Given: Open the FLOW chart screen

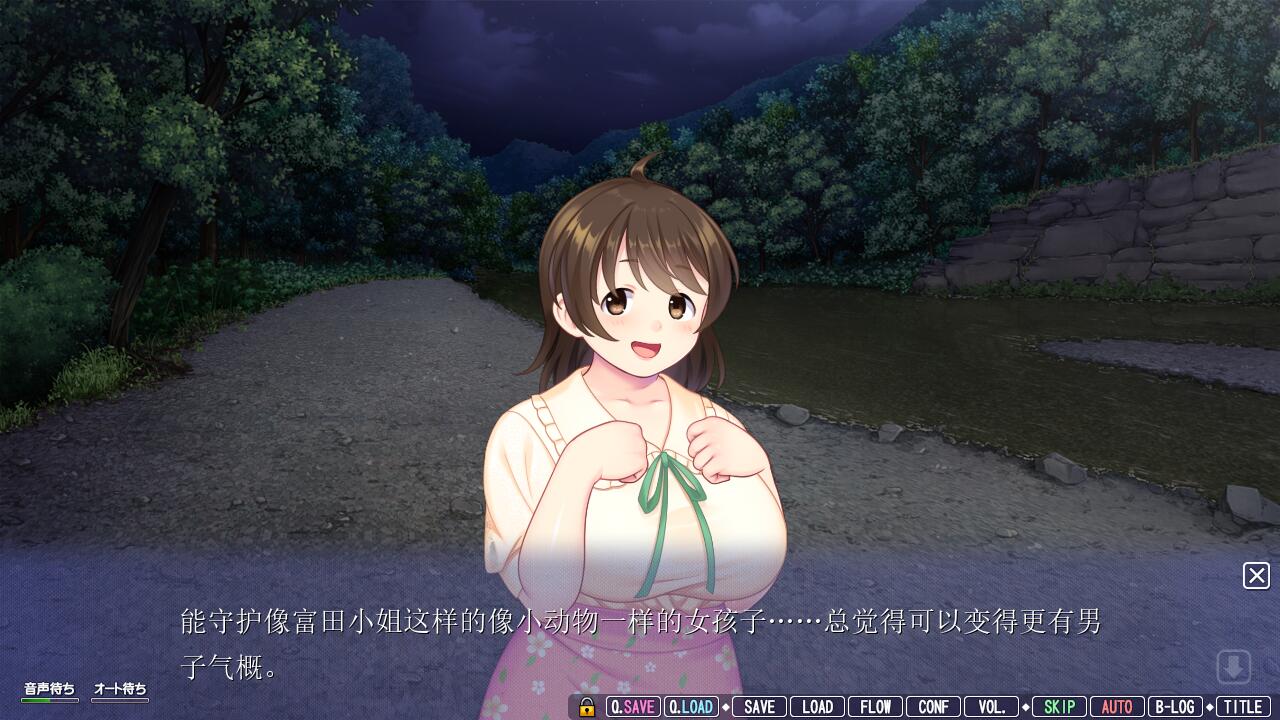Looking at the screenshot, I should 876,706.
